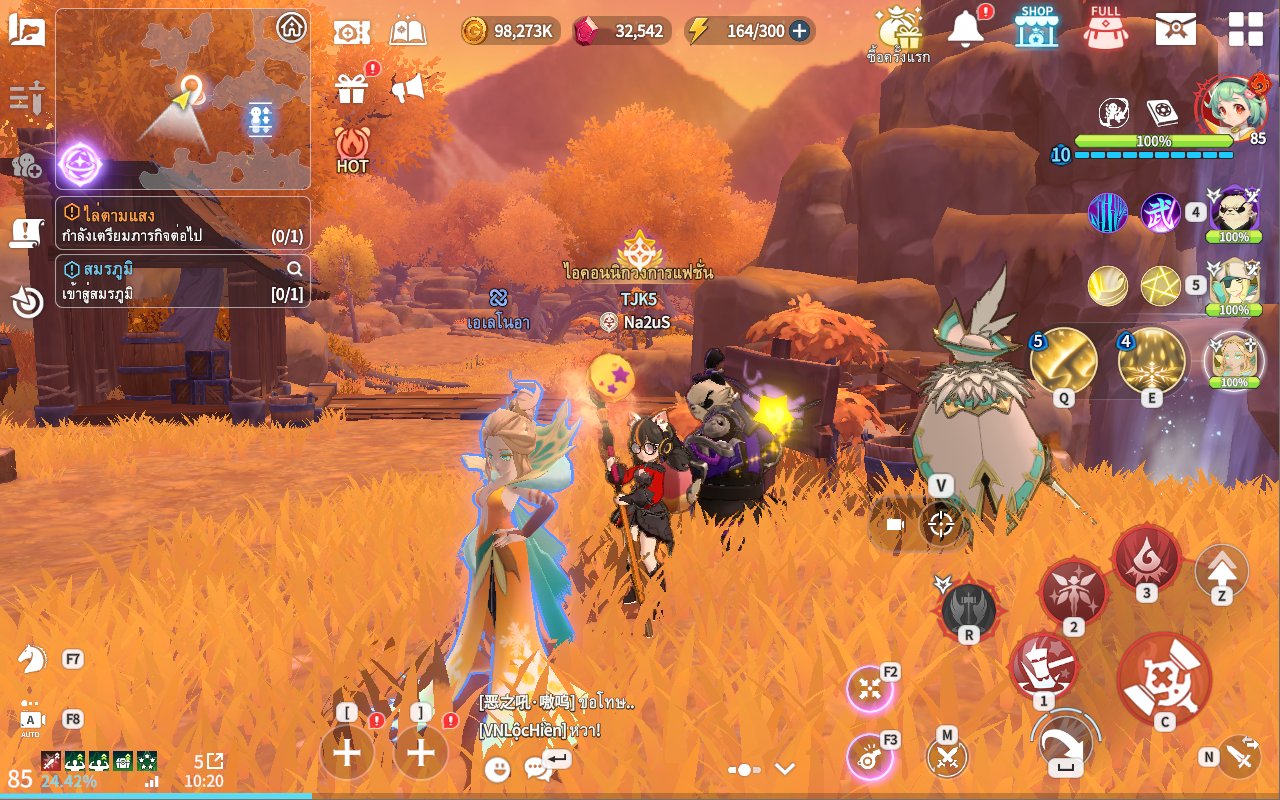1280x800 pixels.
Task: Select the ไล่ตามแสง quest tracker entry
Action: (x=183, y=223)
